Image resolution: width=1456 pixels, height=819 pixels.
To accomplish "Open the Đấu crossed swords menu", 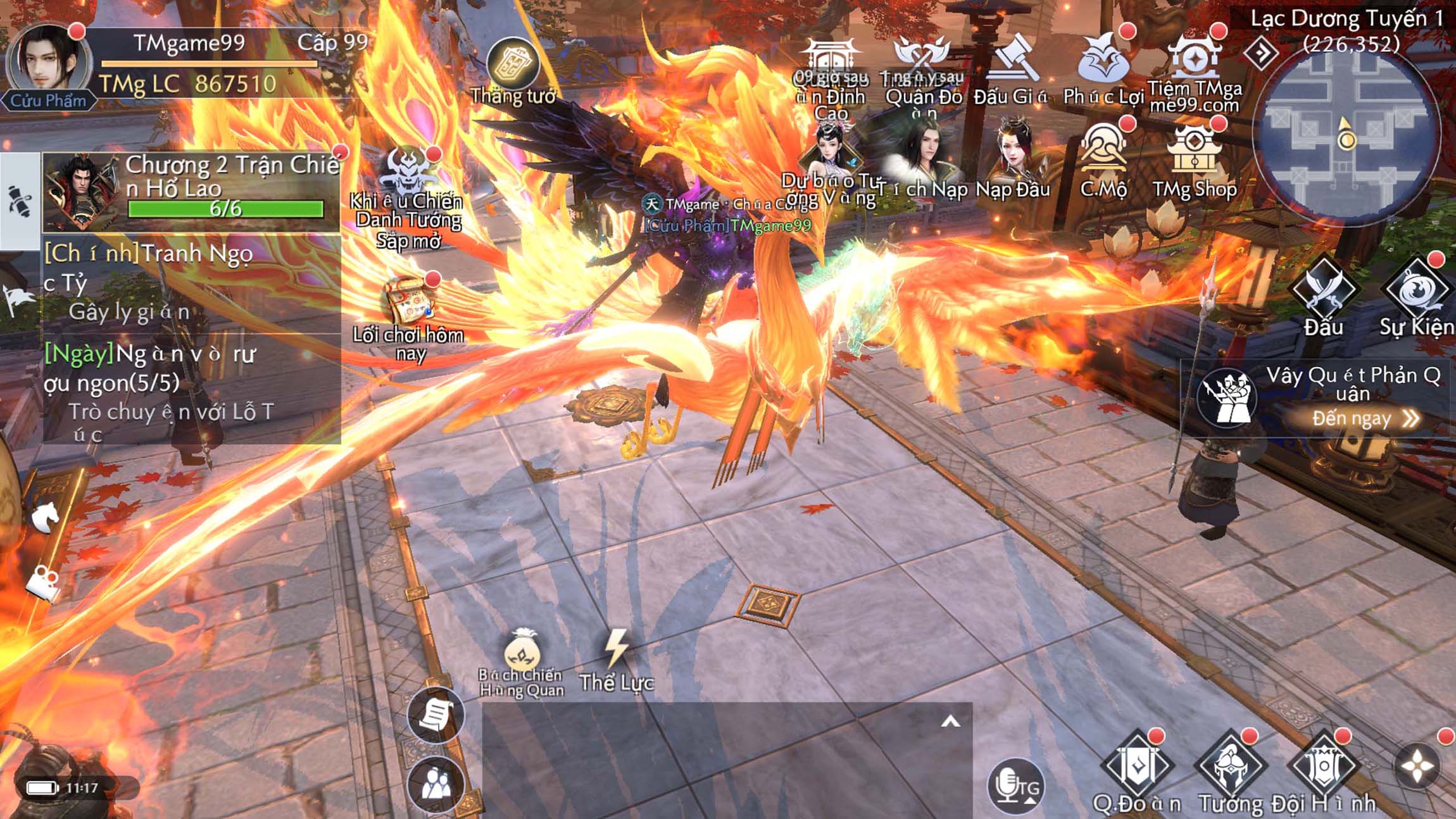I will pyautogui.click(x=1324, y=291).
